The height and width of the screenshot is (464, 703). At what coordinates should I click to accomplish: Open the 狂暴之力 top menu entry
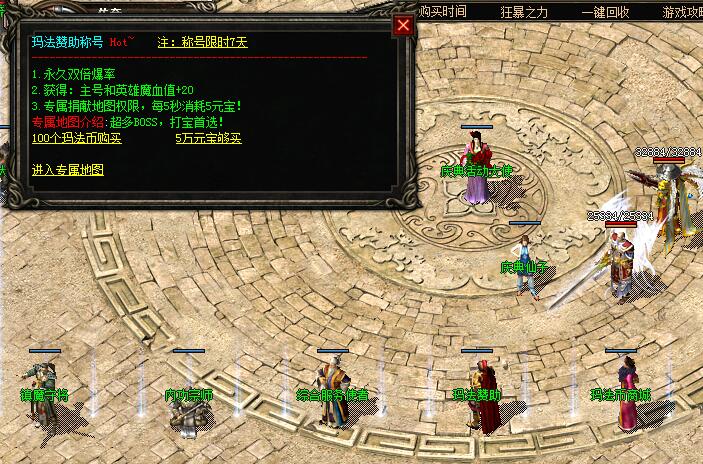[x=524, y=12]
